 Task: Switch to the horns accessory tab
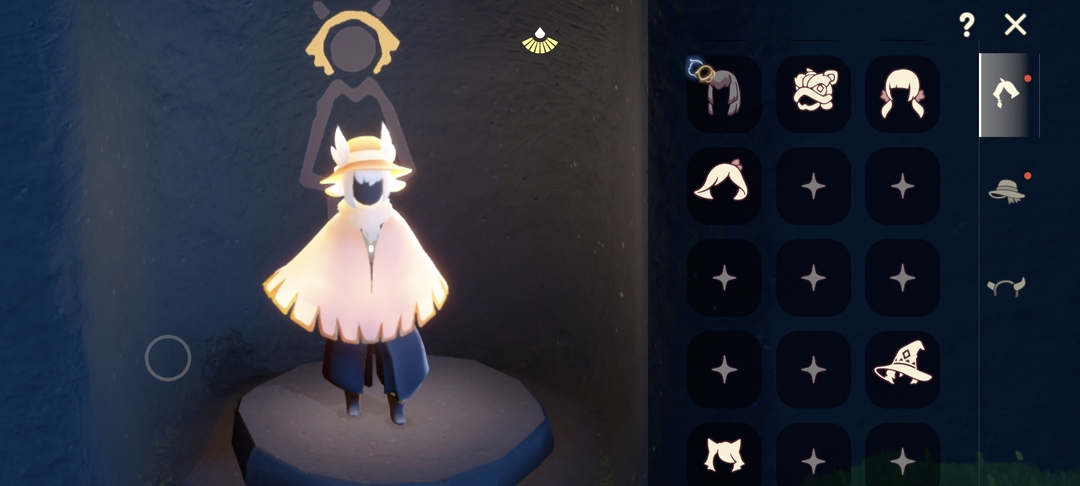click(1007, 287)
